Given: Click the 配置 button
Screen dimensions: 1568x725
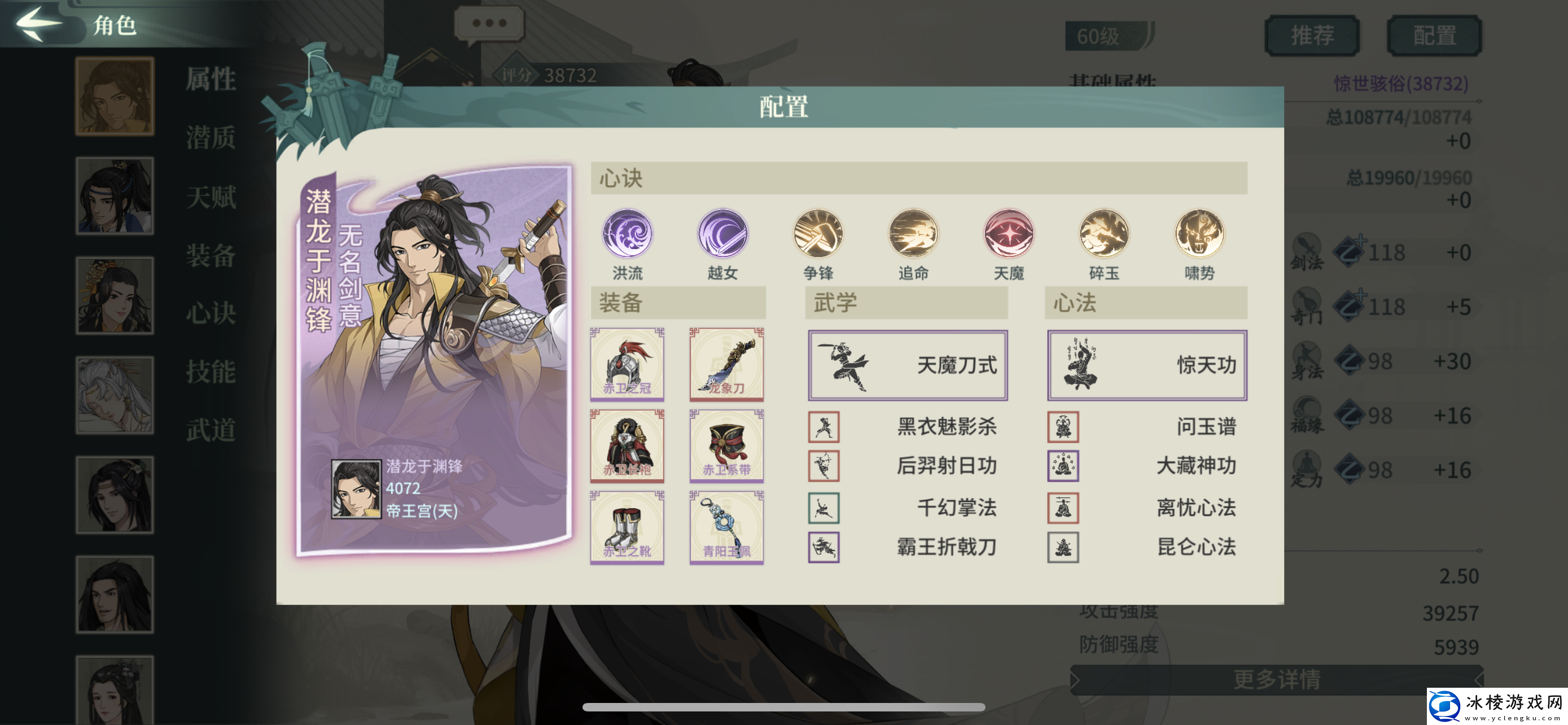Looking at the screenshot, I should pyautogui.click(x=1434, y=34).
